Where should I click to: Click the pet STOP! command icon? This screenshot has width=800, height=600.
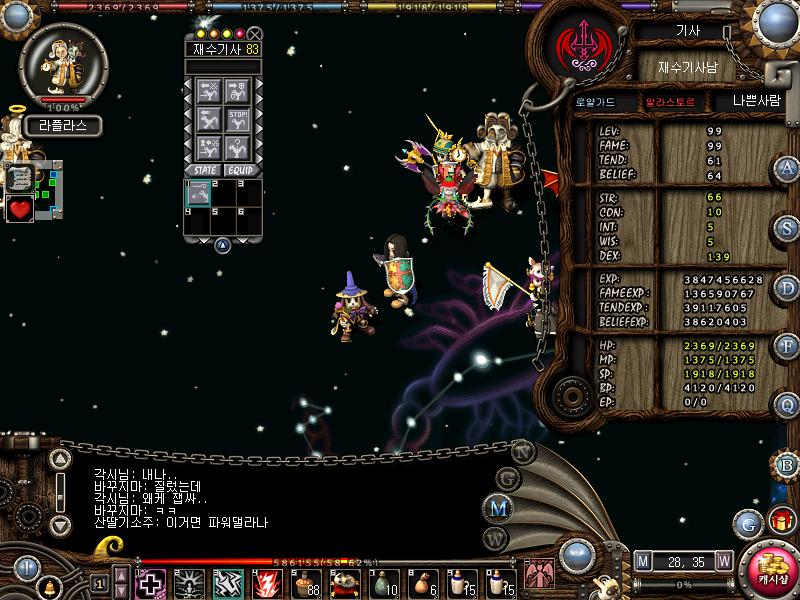tap(238, 120)
